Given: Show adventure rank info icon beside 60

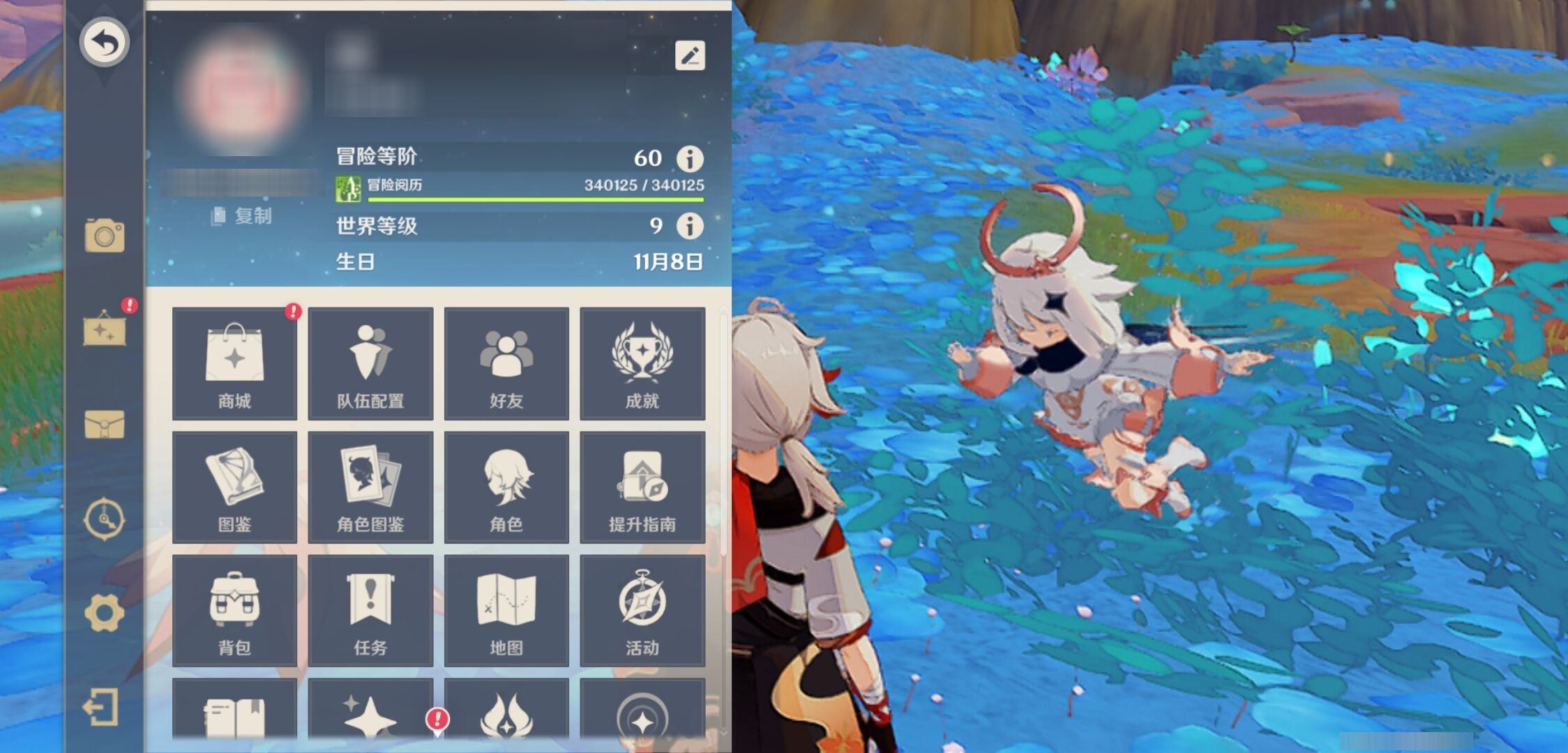Looking at the screenshot, I should (690, 159).
